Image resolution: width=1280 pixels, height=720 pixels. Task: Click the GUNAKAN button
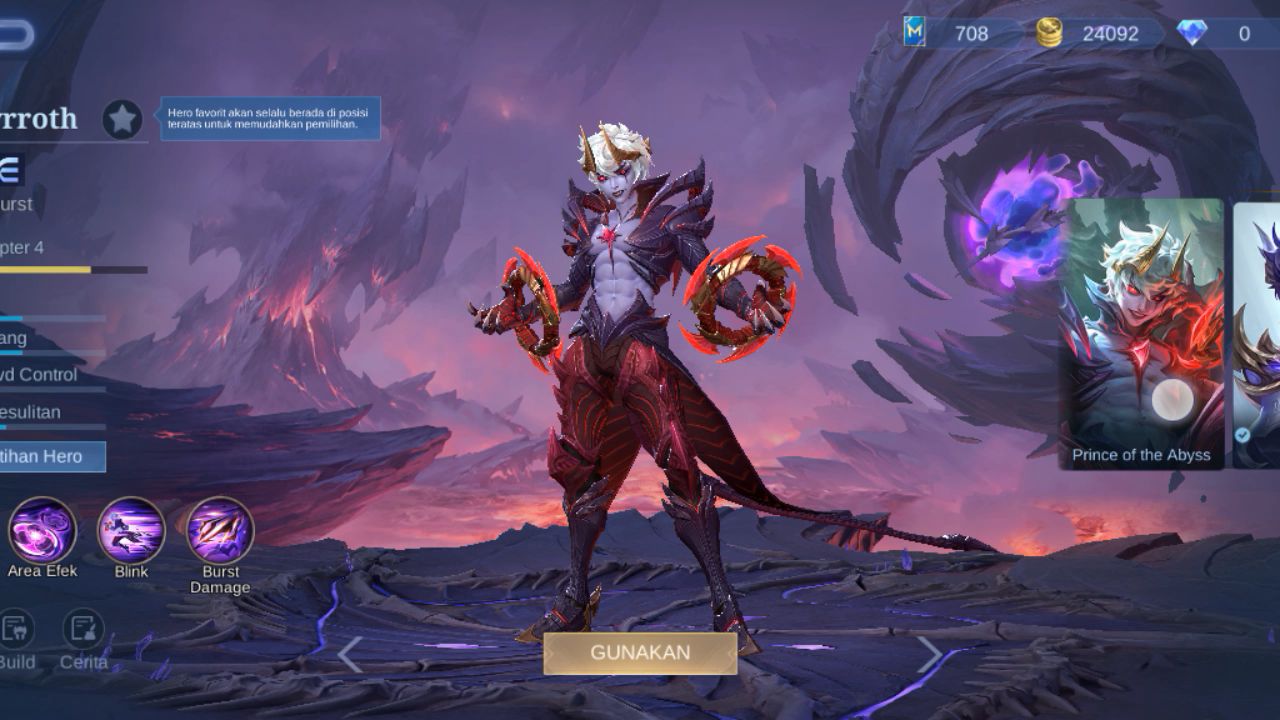(640, 652)
